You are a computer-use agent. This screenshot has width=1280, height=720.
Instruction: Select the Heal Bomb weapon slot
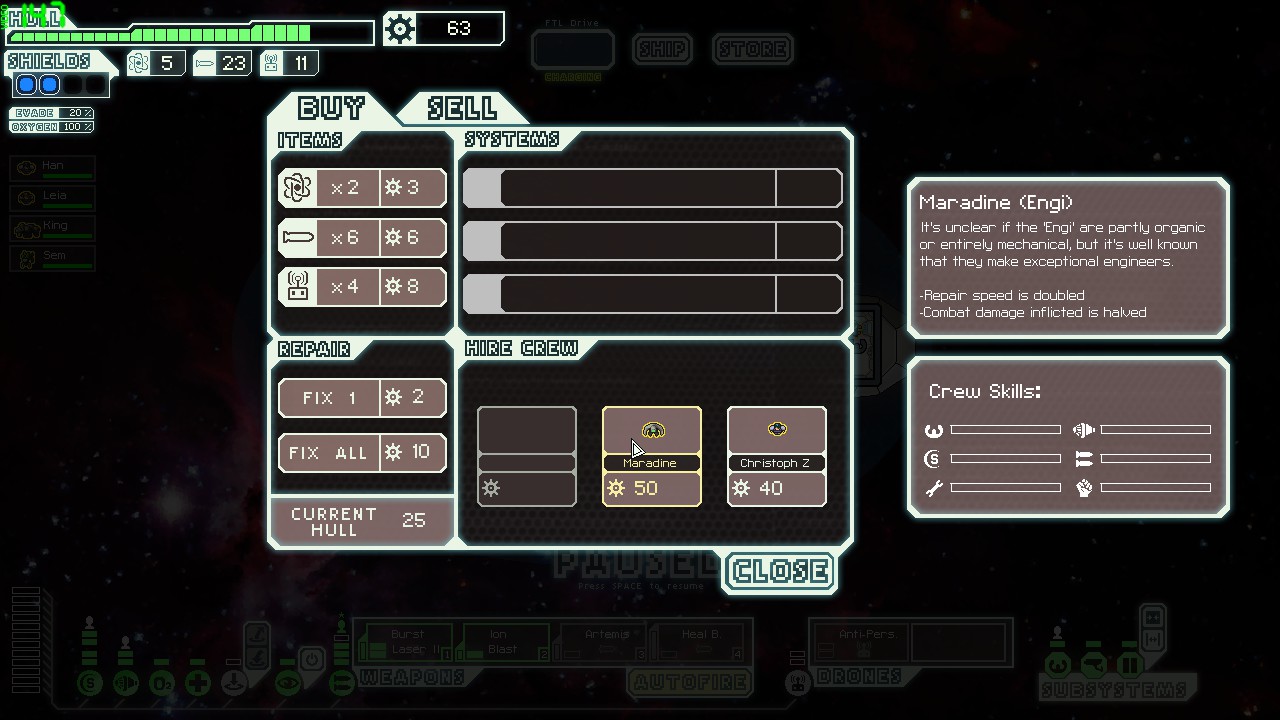pos(699,642)
